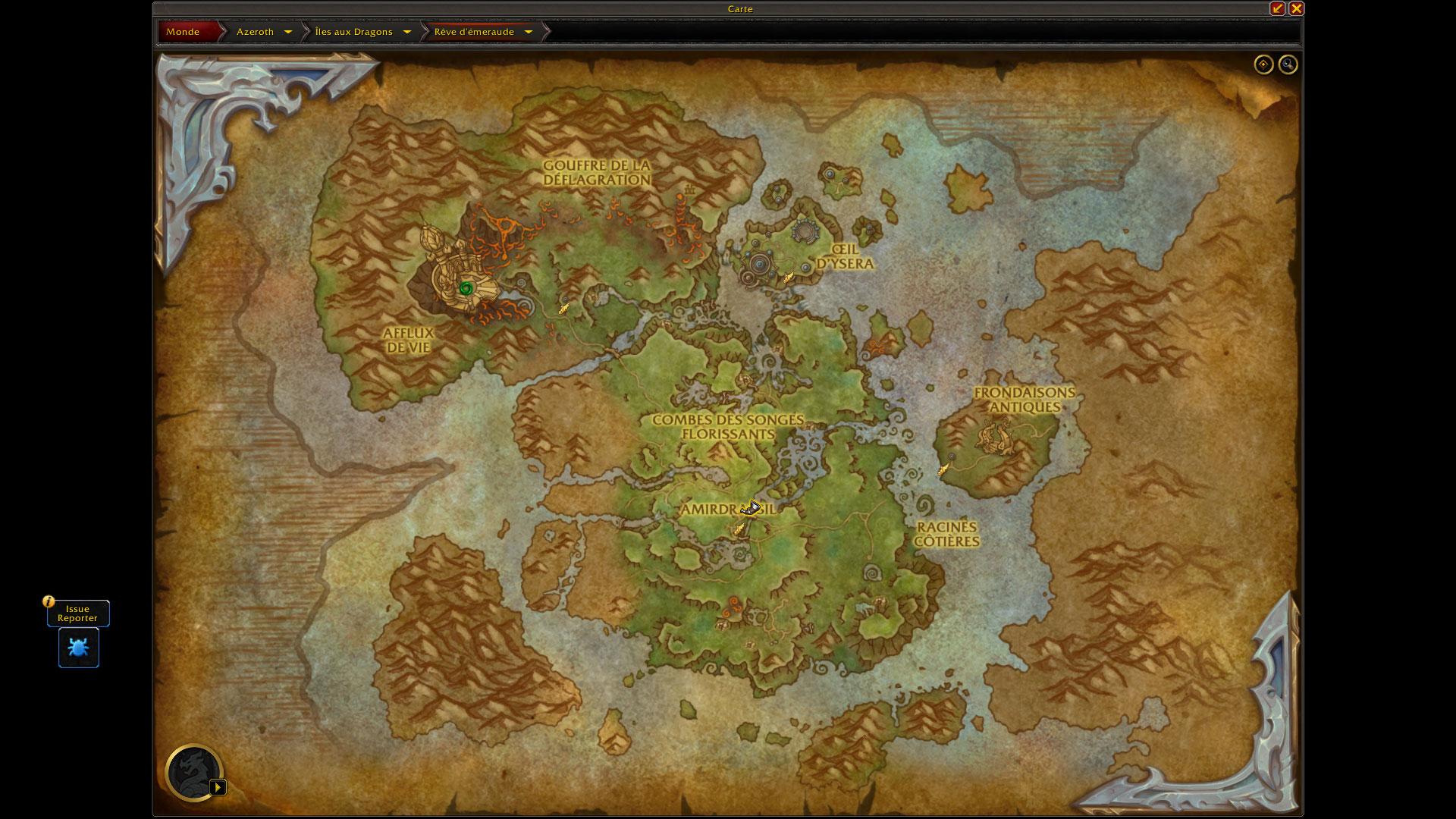Toggle the map pin tracking button

1263,64
